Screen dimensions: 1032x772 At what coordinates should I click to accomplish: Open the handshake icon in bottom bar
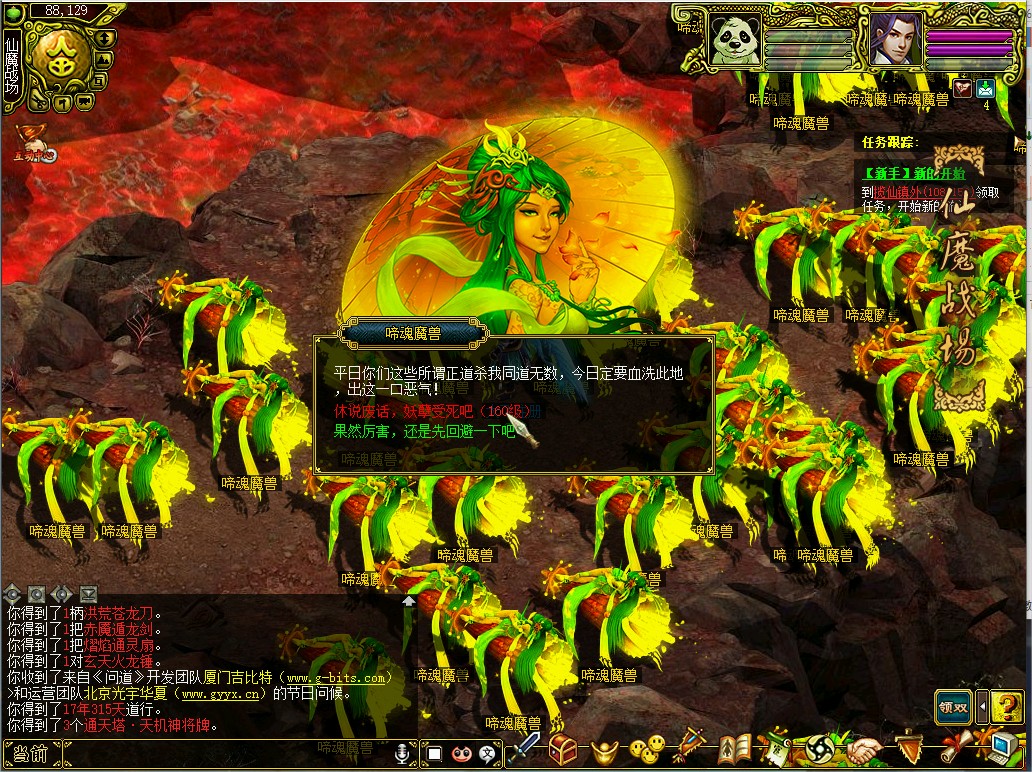click(866, 748)
